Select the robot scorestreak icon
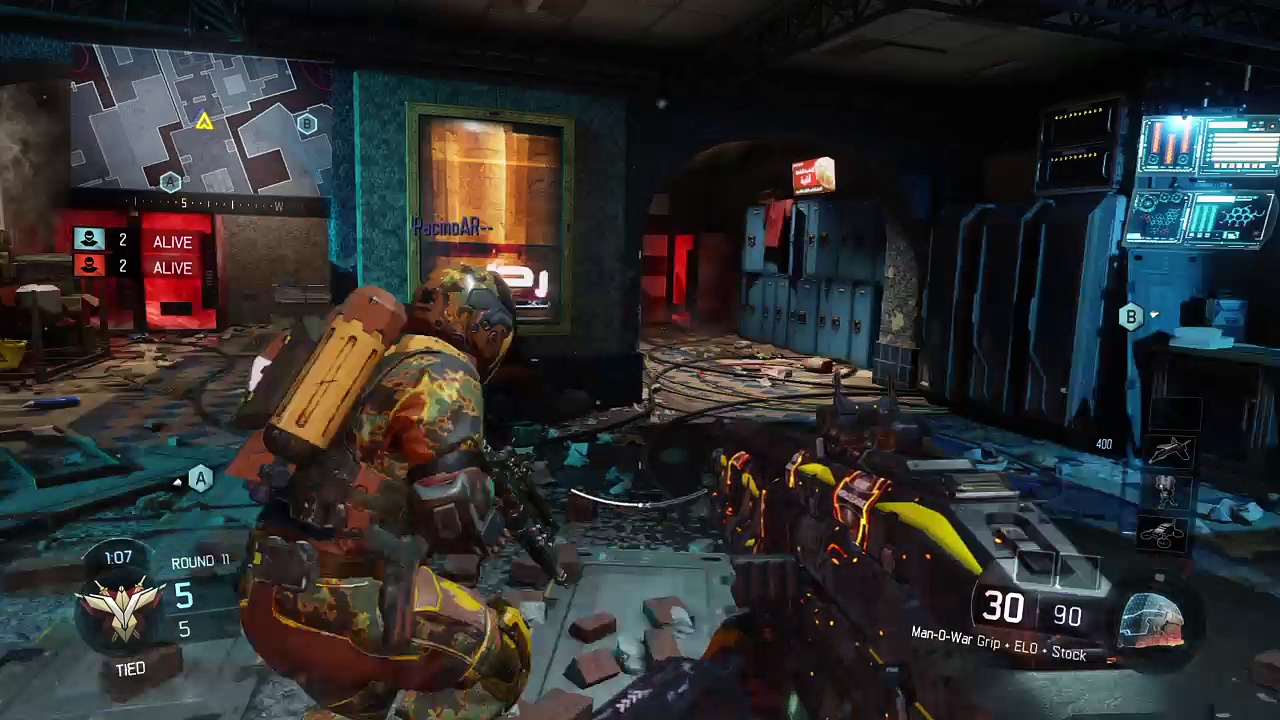1280x720 pixels. click(x=1166, y=491)
